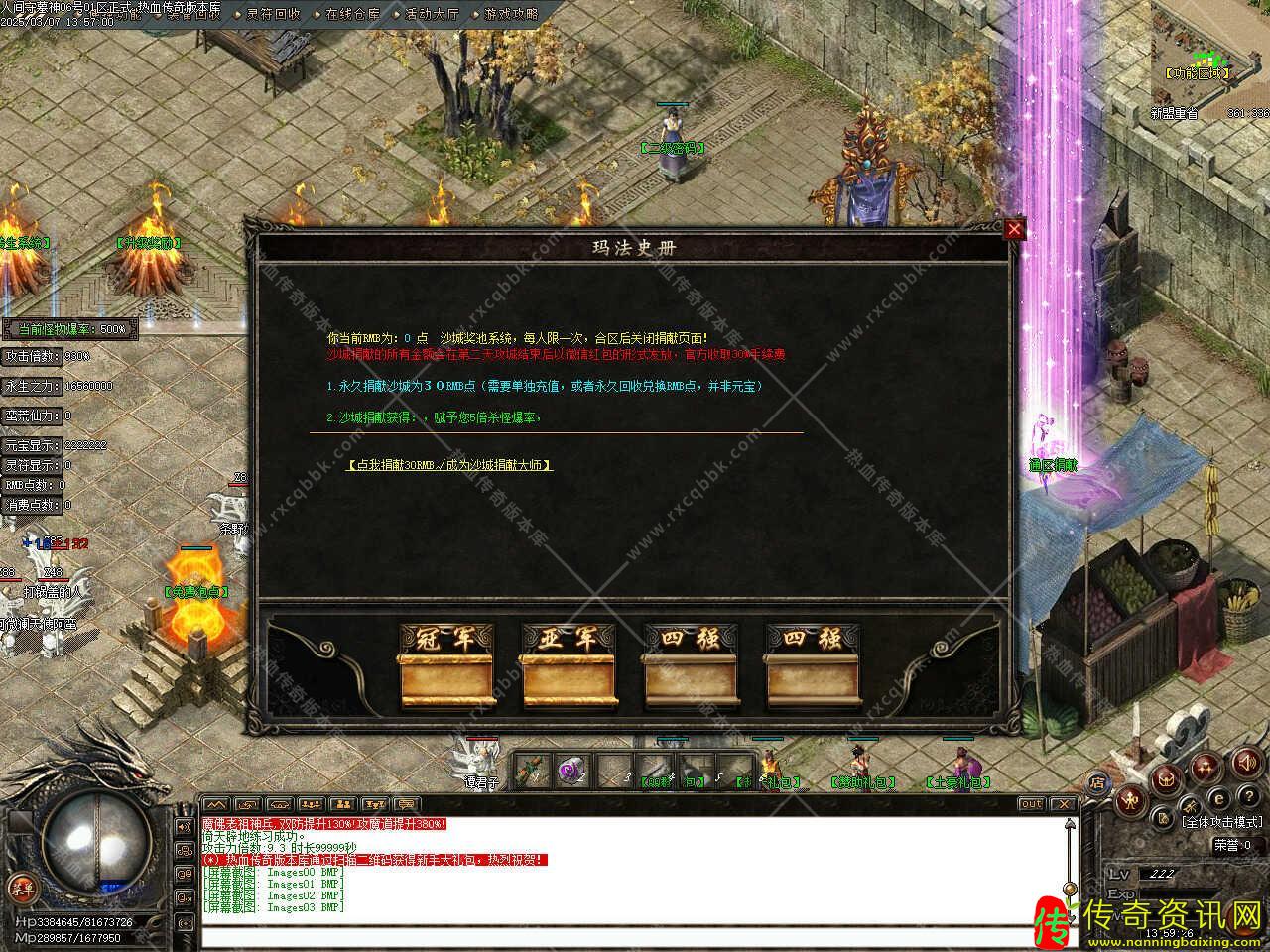1270x952 pixels.
Task: Open the round 菜单 menu button
Action: click(21, 888)
